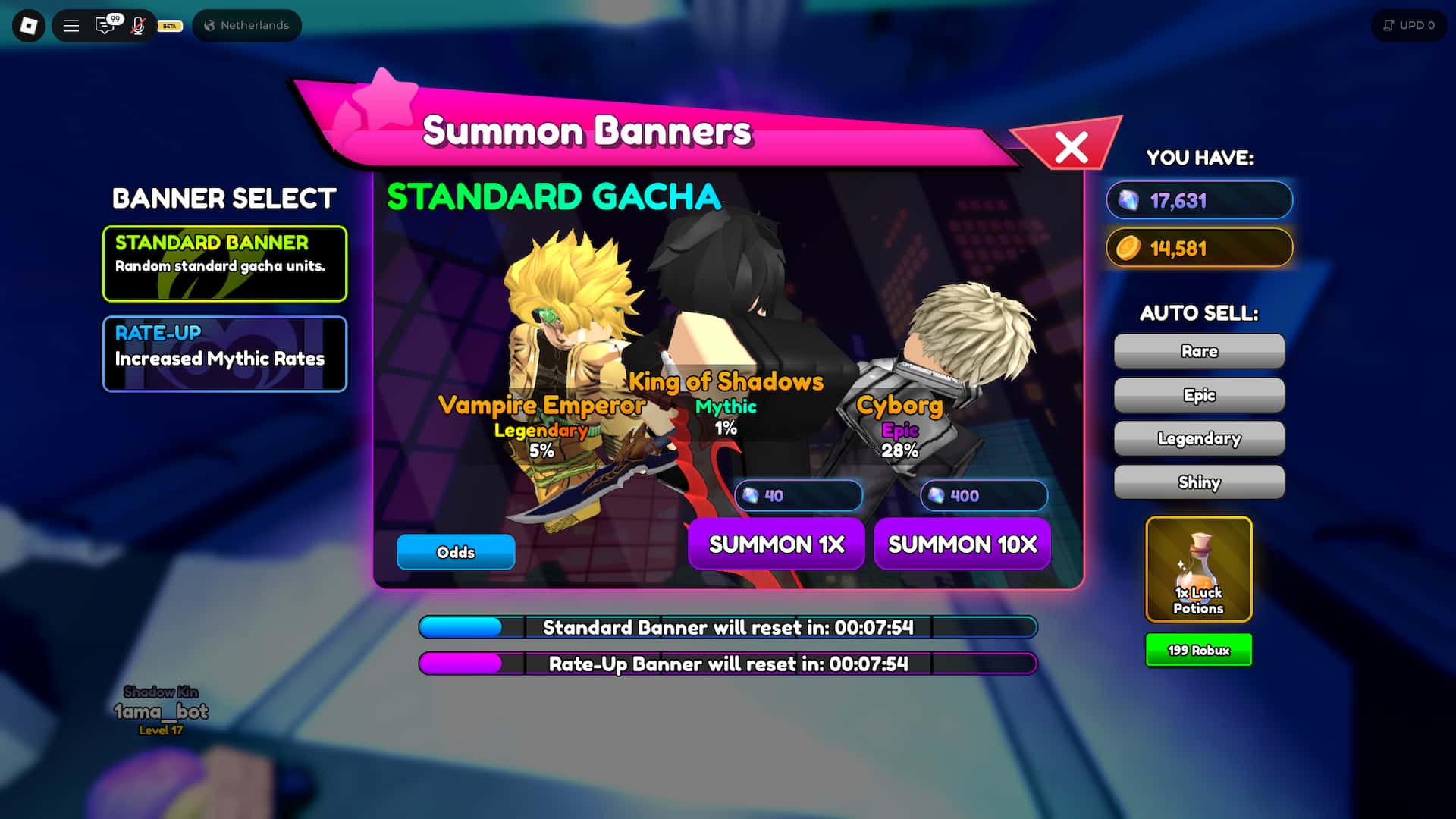Click the gold coins currency display
1456x819 pixels.
1198,248
